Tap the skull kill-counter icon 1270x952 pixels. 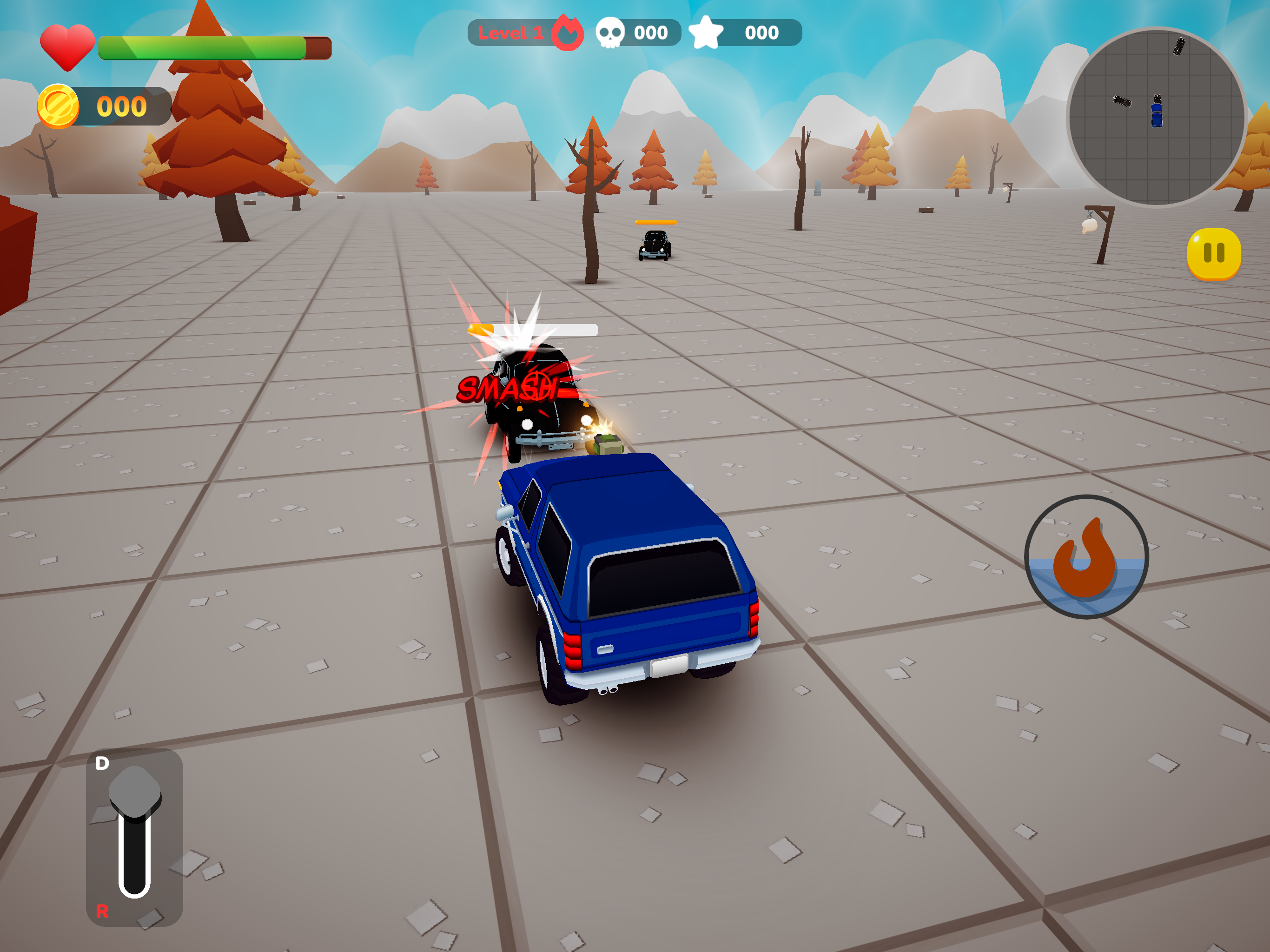612,33
